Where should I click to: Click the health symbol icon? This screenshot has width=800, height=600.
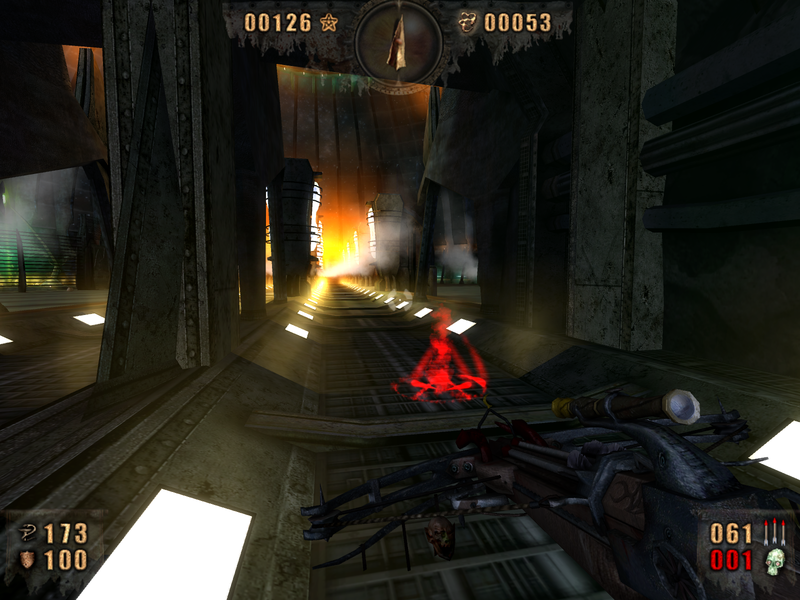[28, 534]
